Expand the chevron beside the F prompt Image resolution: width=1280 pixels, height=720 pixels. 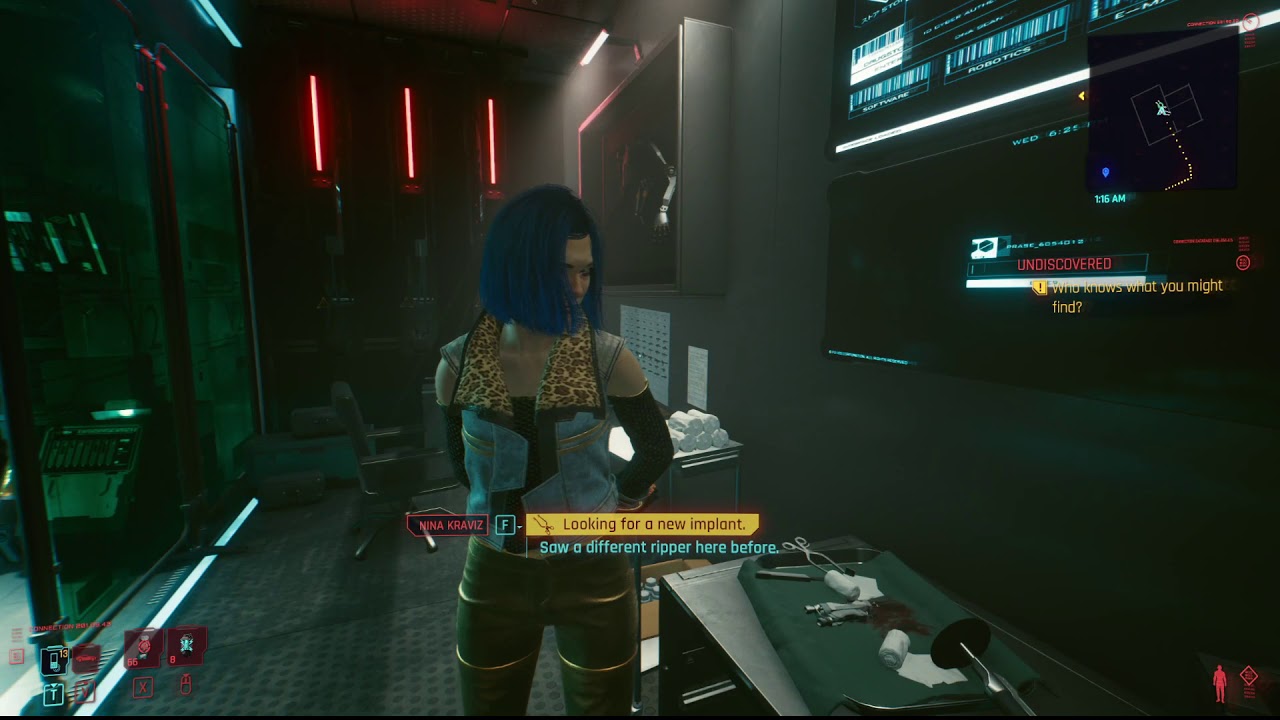tap(519, 525)
